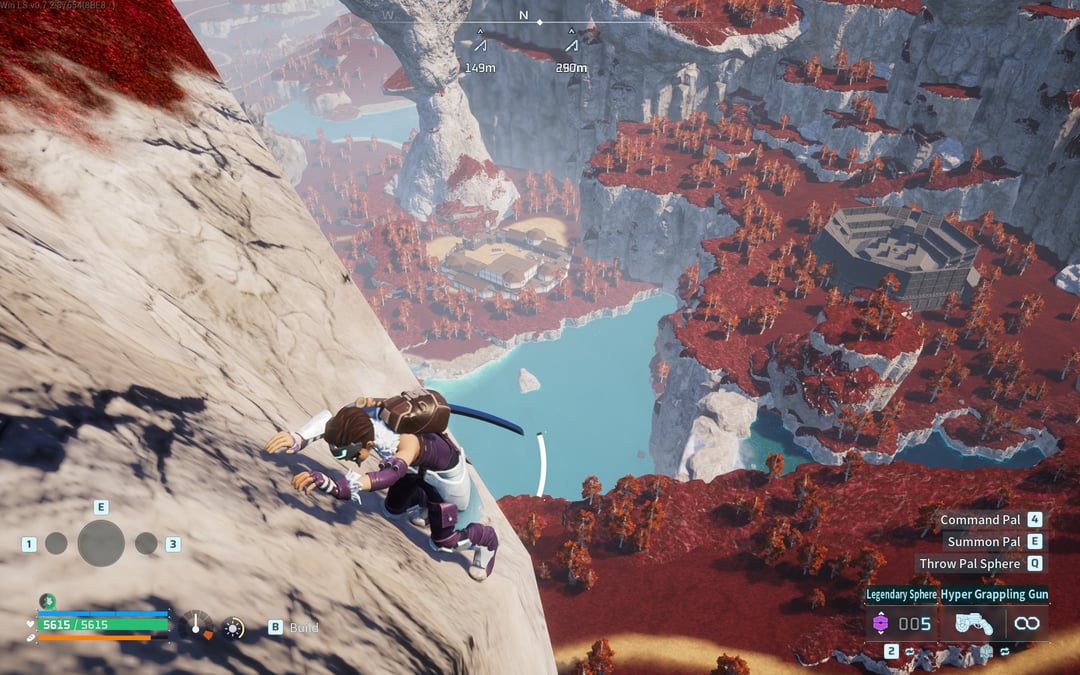Click the Summon Pal label
The width and height of the screenshot is (1080, 675).
click(984, 542)
